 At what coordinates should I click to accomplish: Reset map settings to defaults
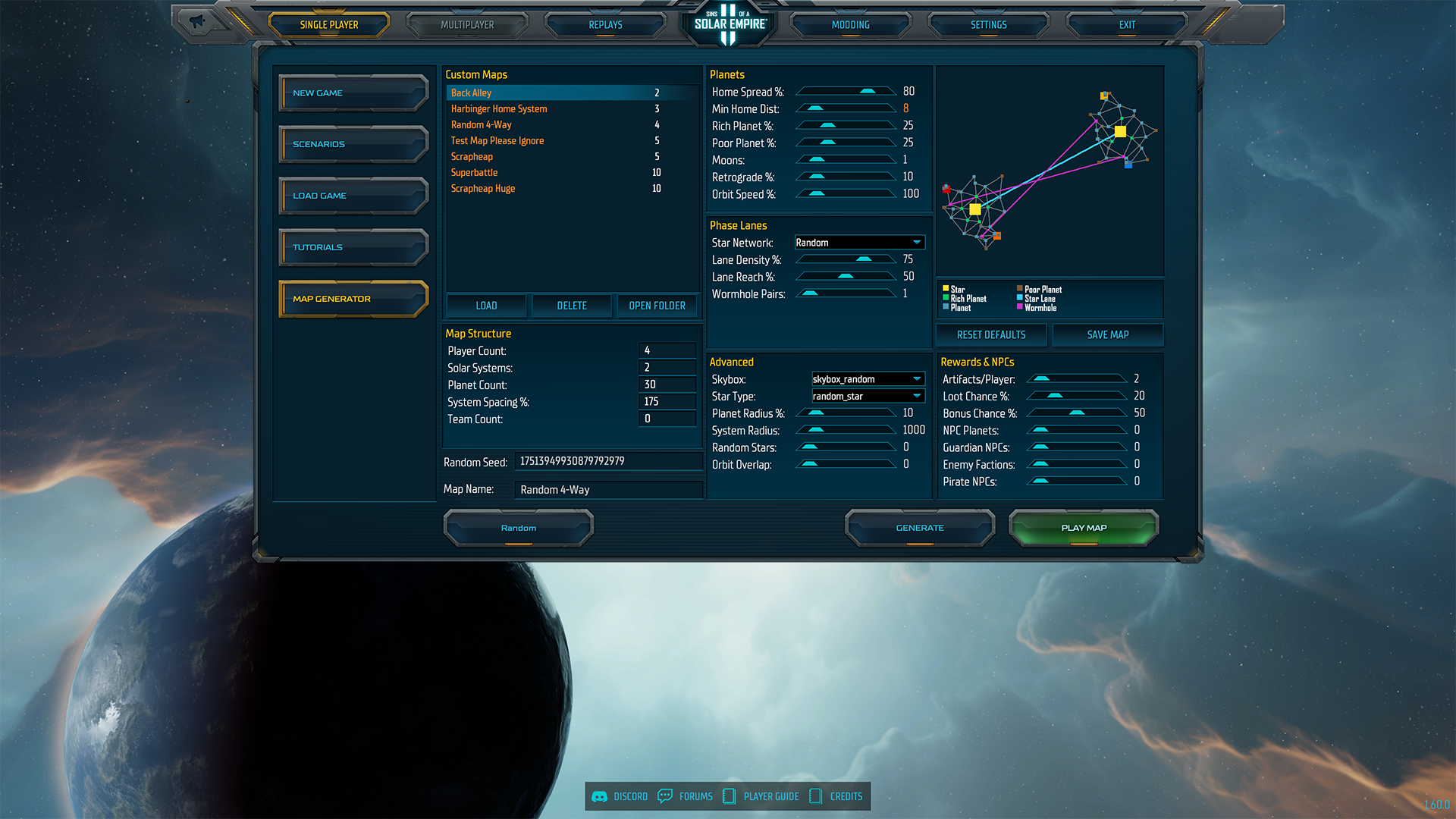click(x=991, y=335)
